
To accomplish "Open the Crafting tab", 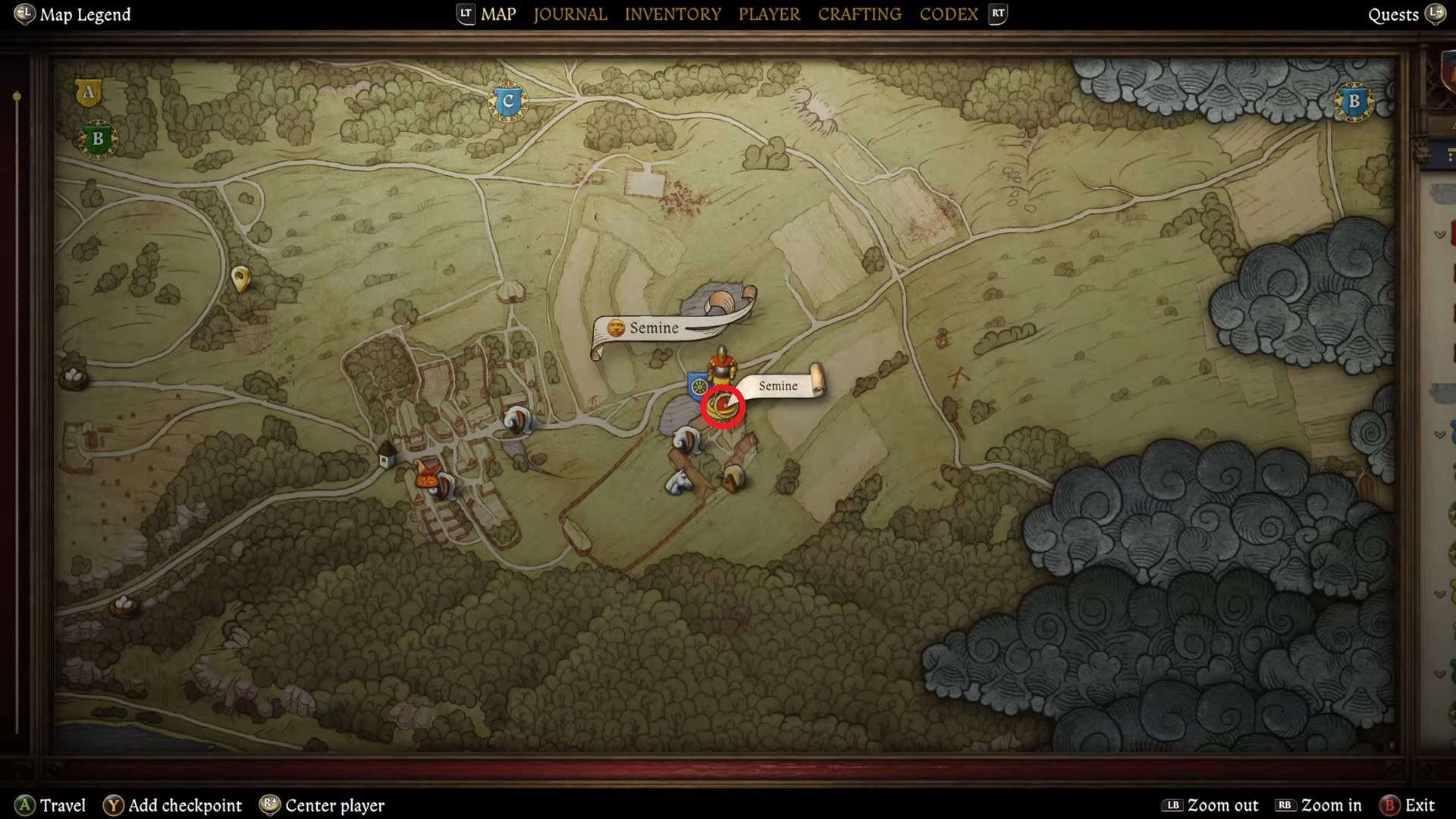I will pos(859,14).
